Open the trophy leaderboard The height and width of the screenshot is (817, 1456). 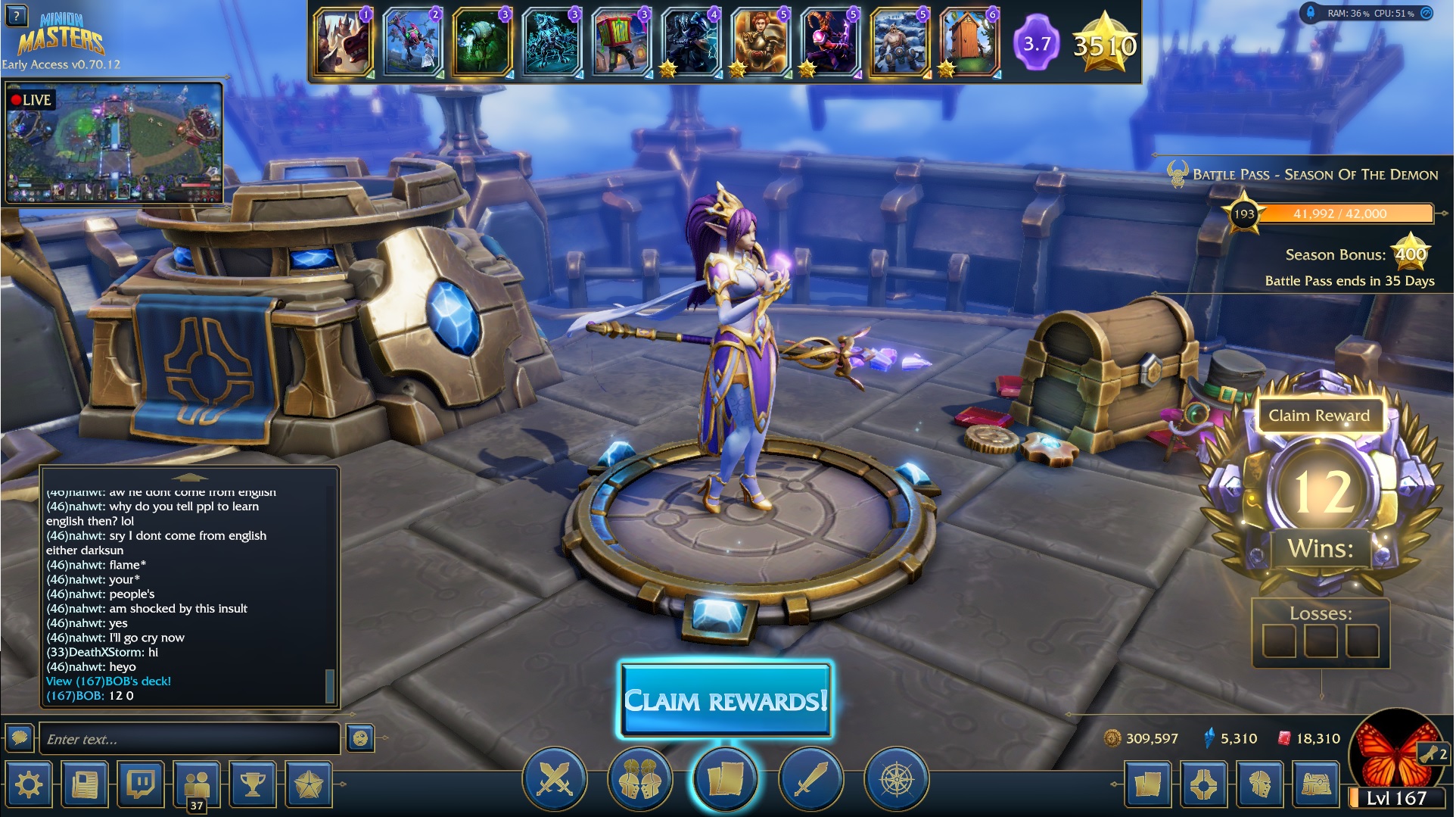click(253, 784)
